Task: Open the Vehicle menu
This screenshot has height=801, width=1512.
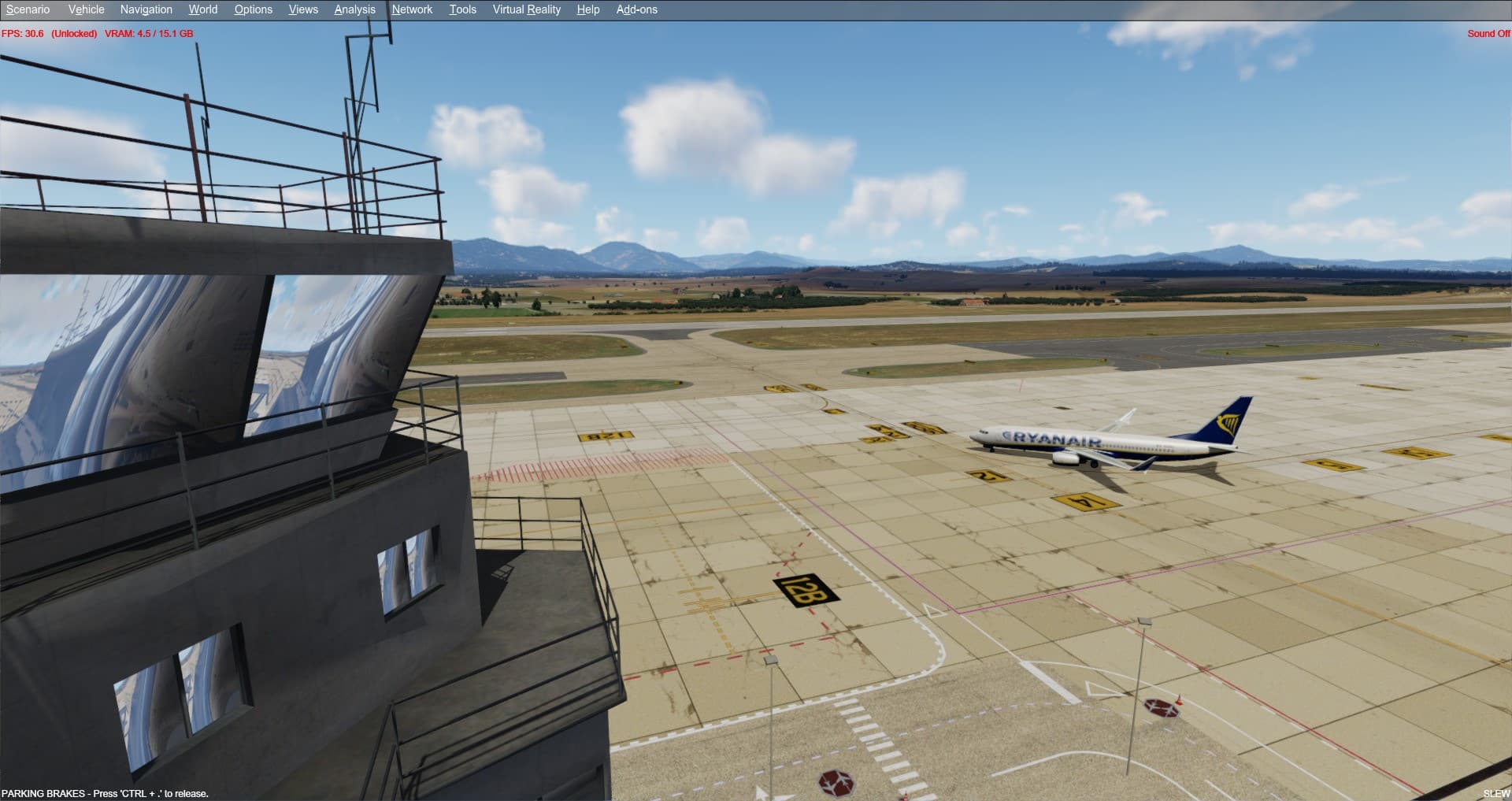Action: tap(86, 9)
